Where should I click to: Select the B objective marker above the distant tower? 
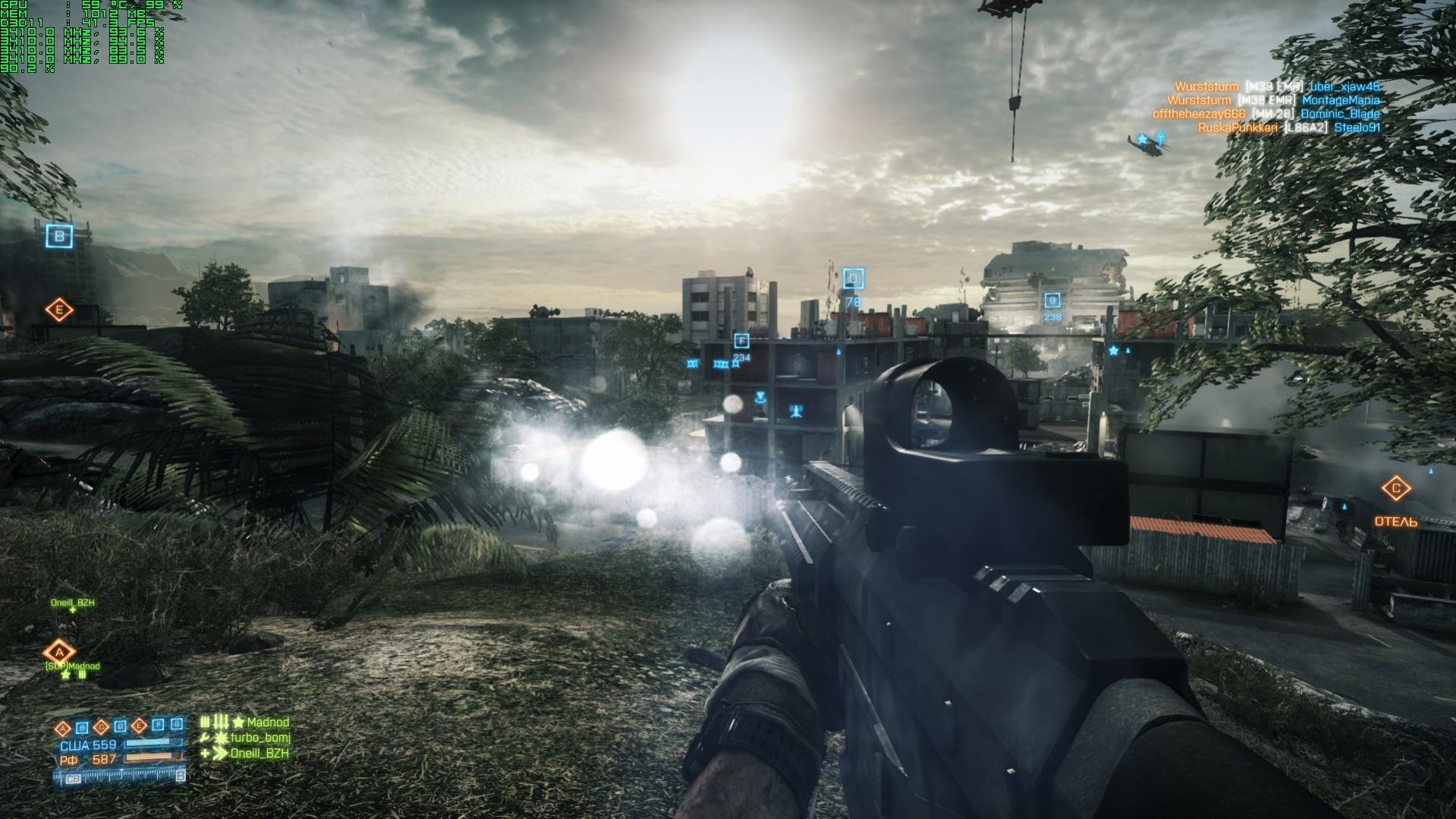pyautogui.click(x=60, y=236)
